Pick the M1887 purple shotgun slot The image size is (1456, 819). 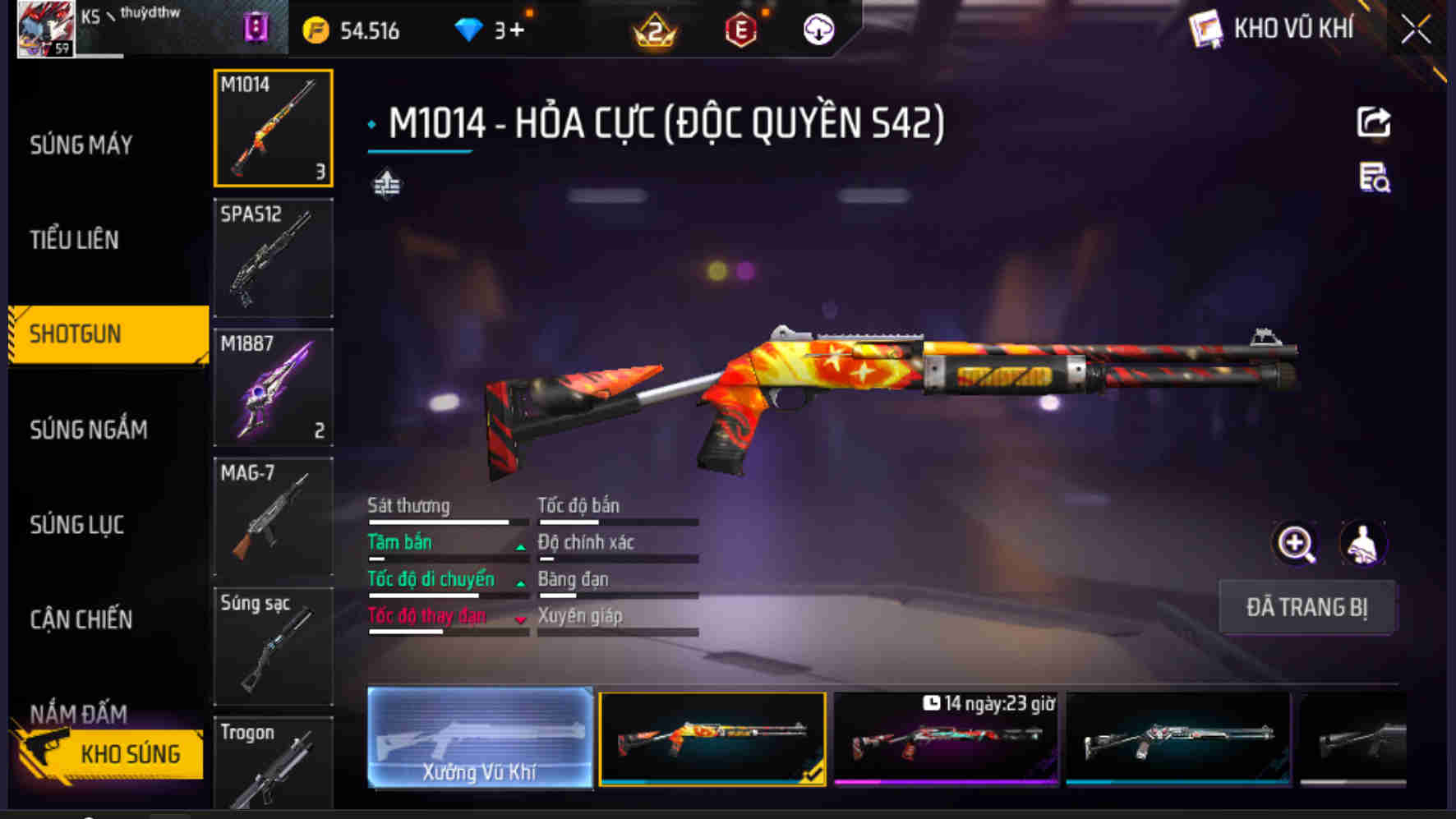[274, 388]
